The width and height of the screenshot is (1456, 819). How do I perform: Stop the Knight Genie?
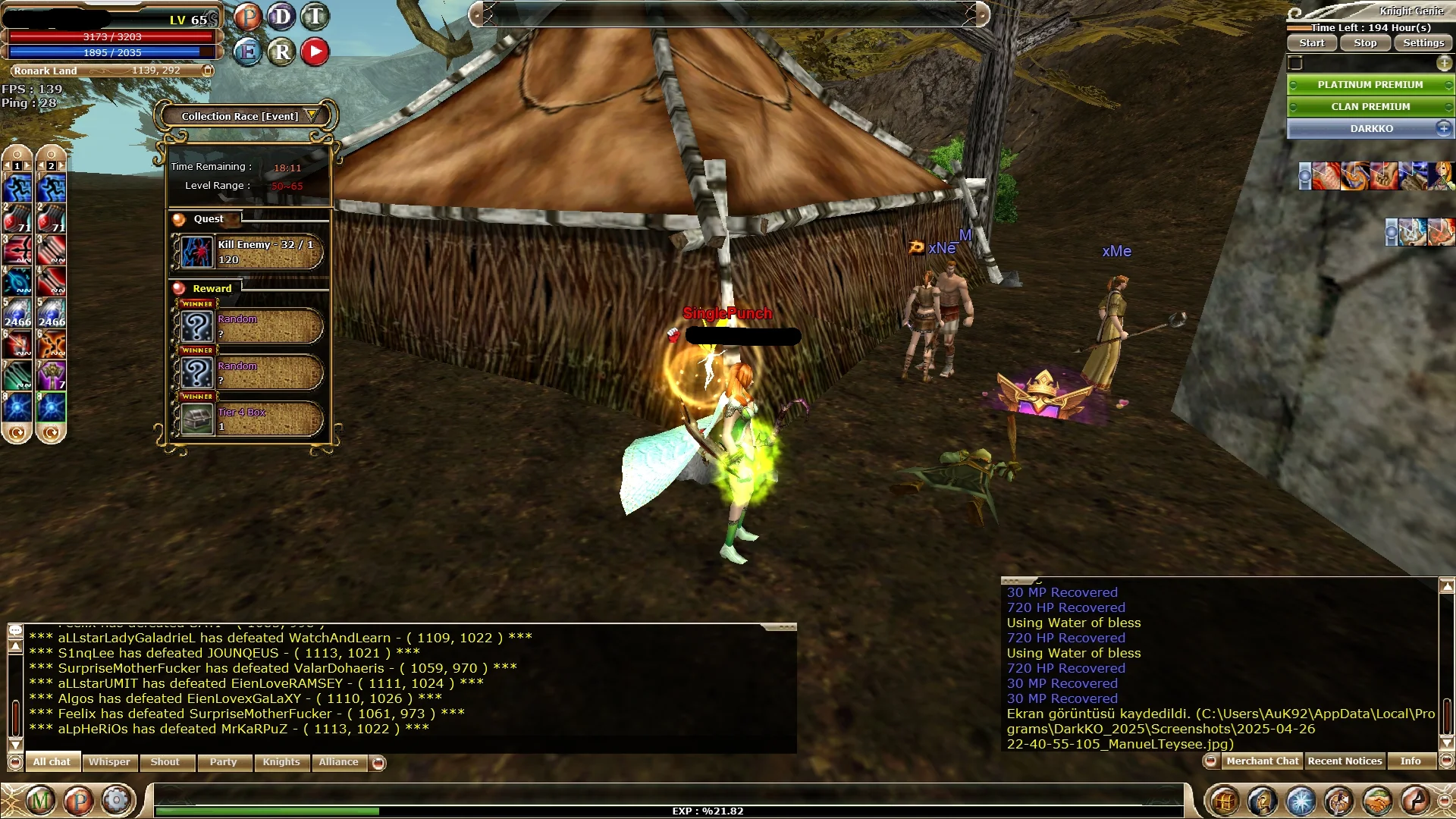[1365, 43]
